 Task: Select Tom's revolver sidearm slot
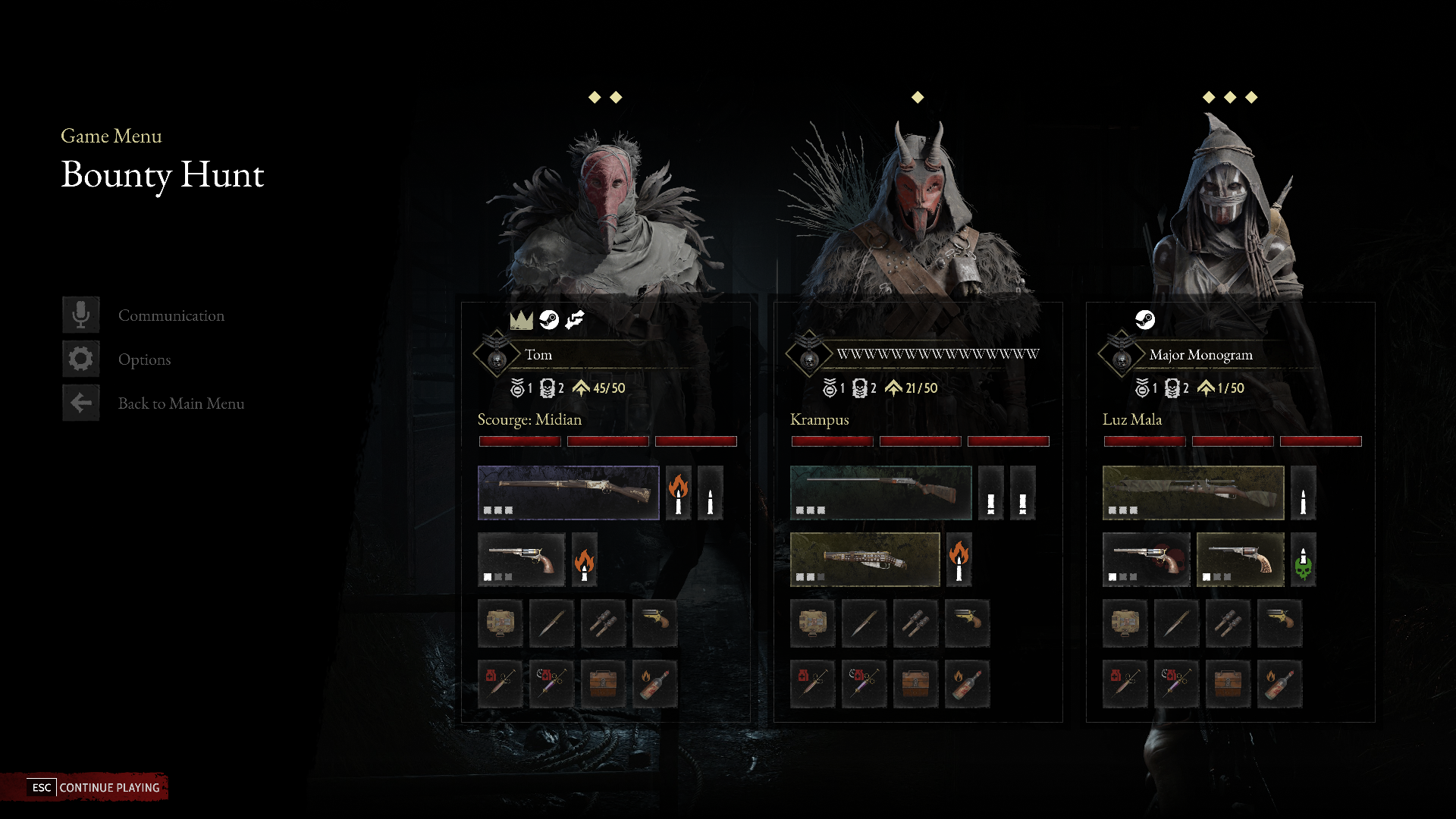(x=521, y=560)
